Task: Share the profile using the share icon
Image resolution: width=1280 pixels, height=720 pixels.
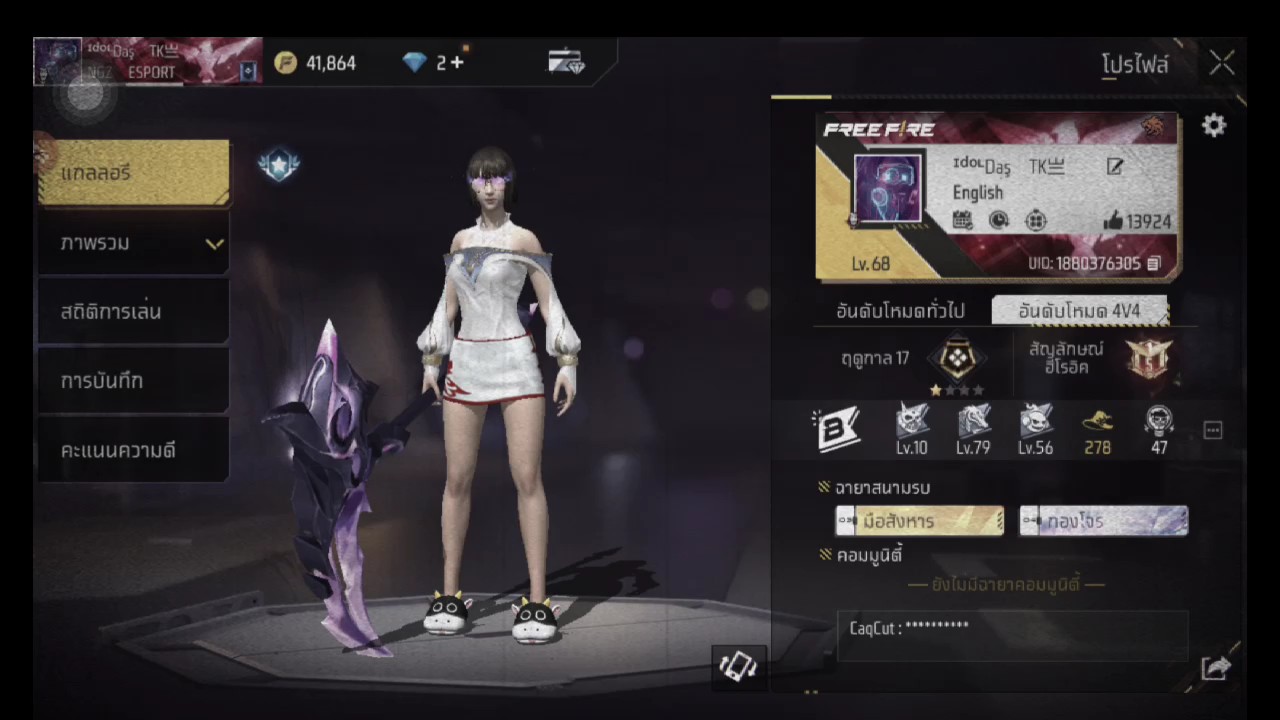Action: [x=1215, y=668]
